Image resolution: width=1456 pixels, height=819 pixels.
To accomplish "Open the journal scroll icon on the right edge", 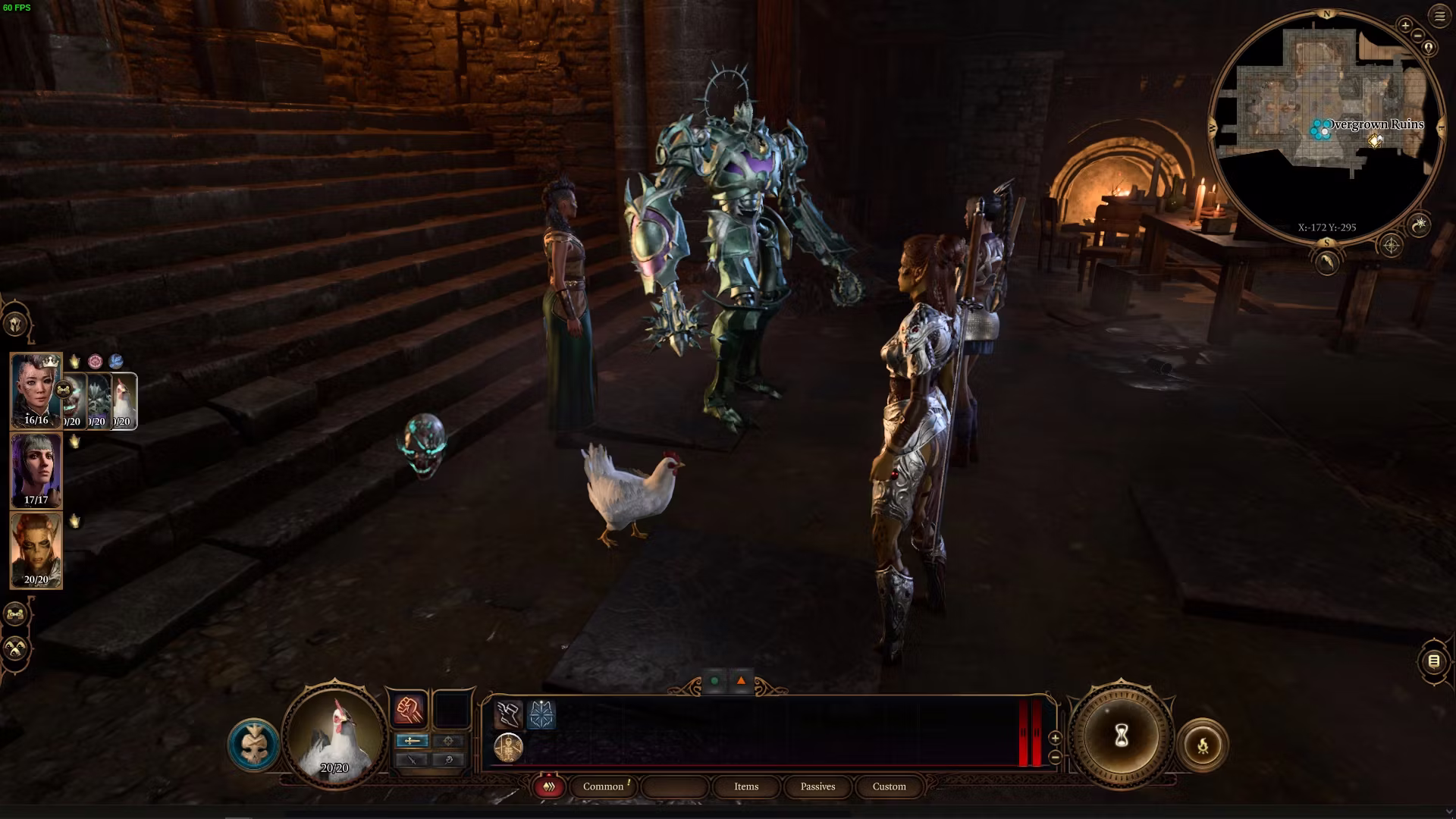I will pyautogui.click(x=1433, y=661).
